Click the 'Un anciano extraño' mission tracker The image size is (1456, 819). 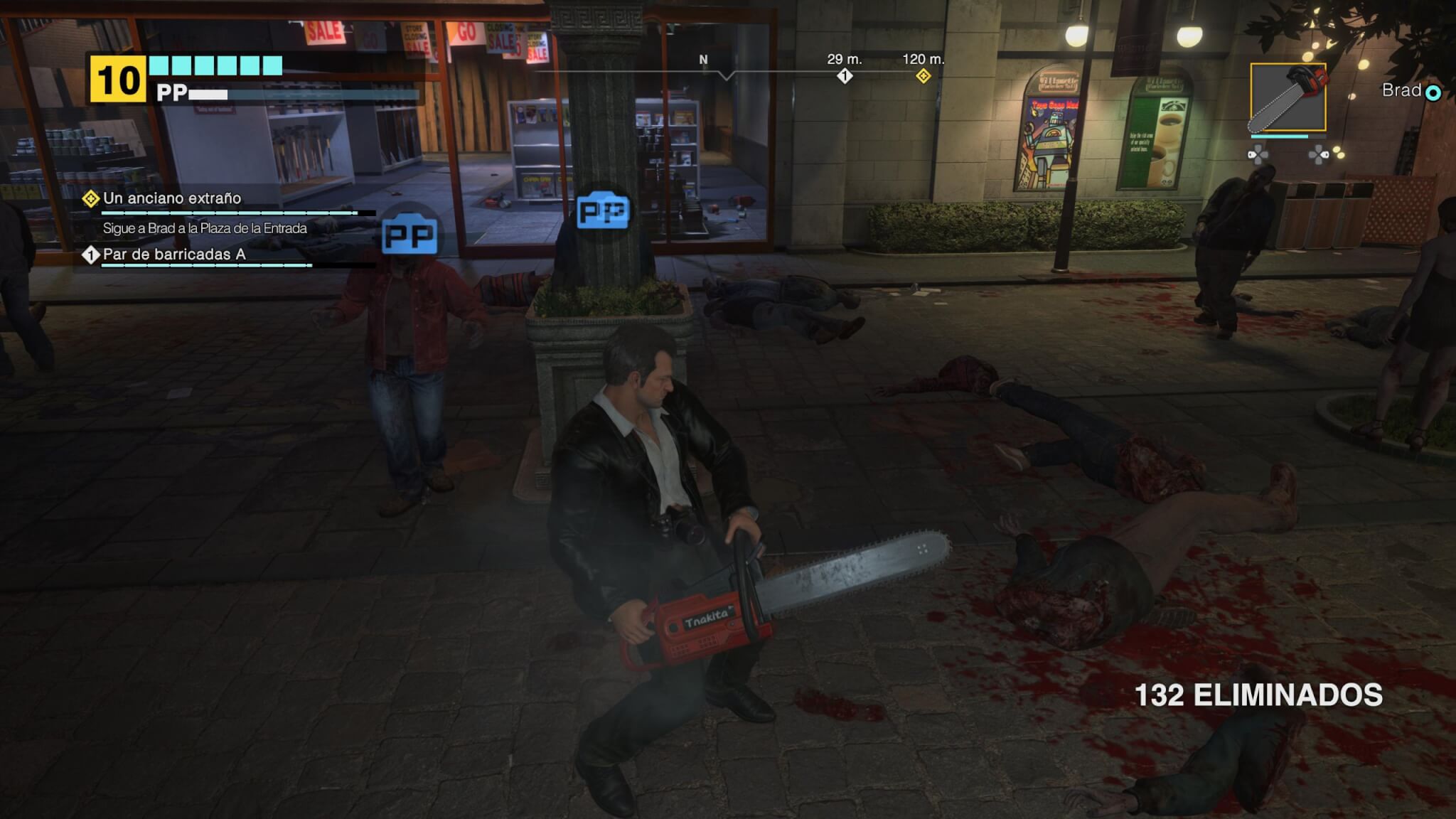[171, 198]
